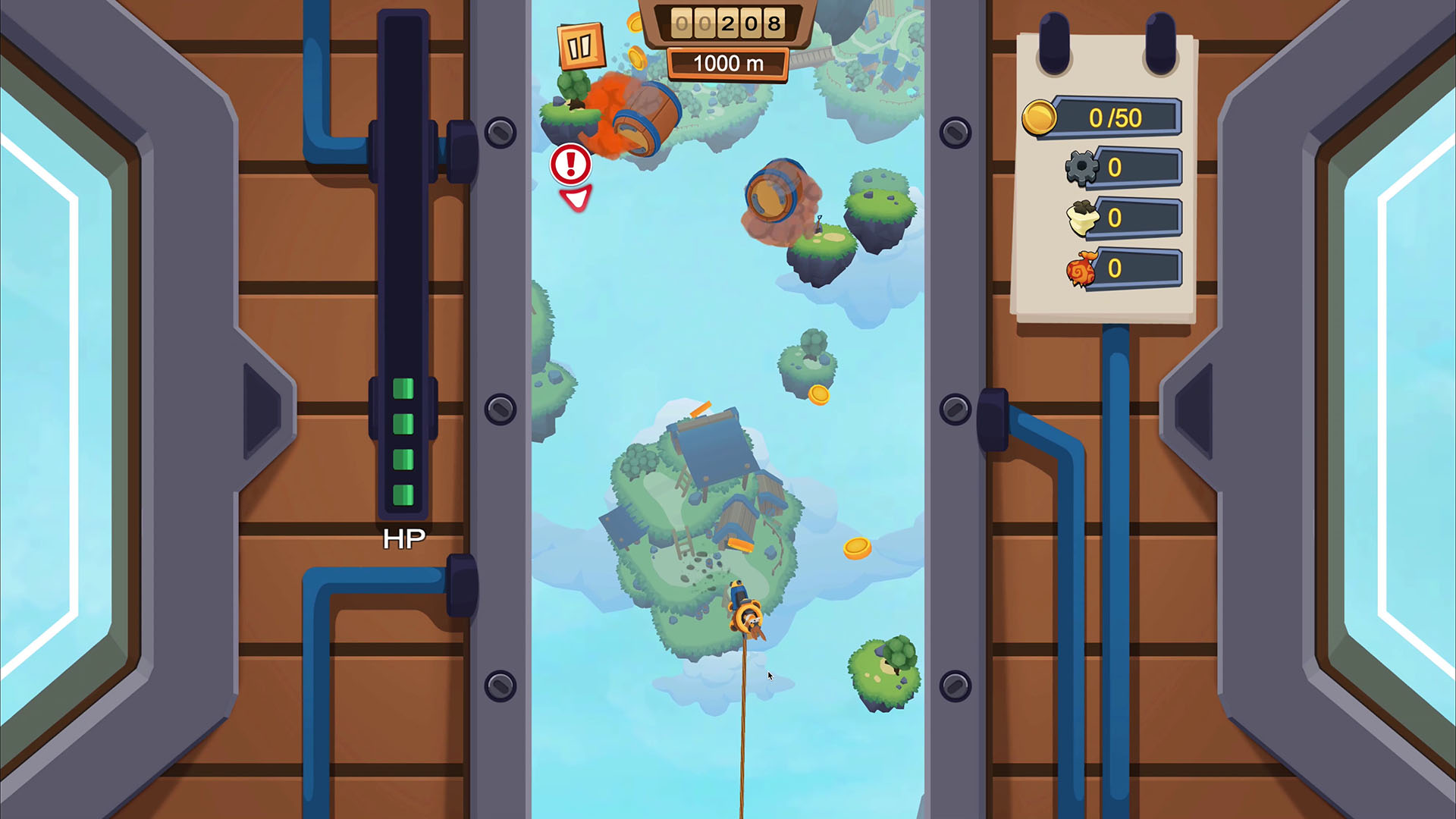Viewport: 1456px width, 819px height.
Task: Select the coal sack resource icon
Action: [1083, 218]
